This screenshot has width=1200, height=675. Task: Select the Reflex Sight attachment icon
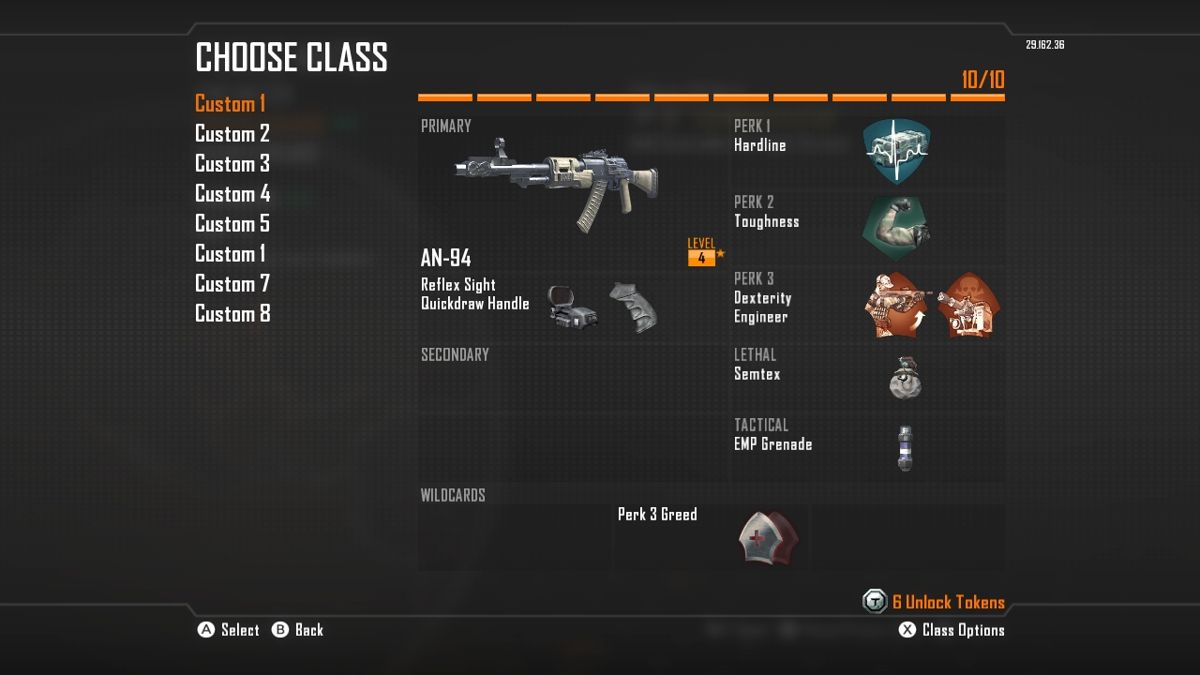[x=573, y=310]
